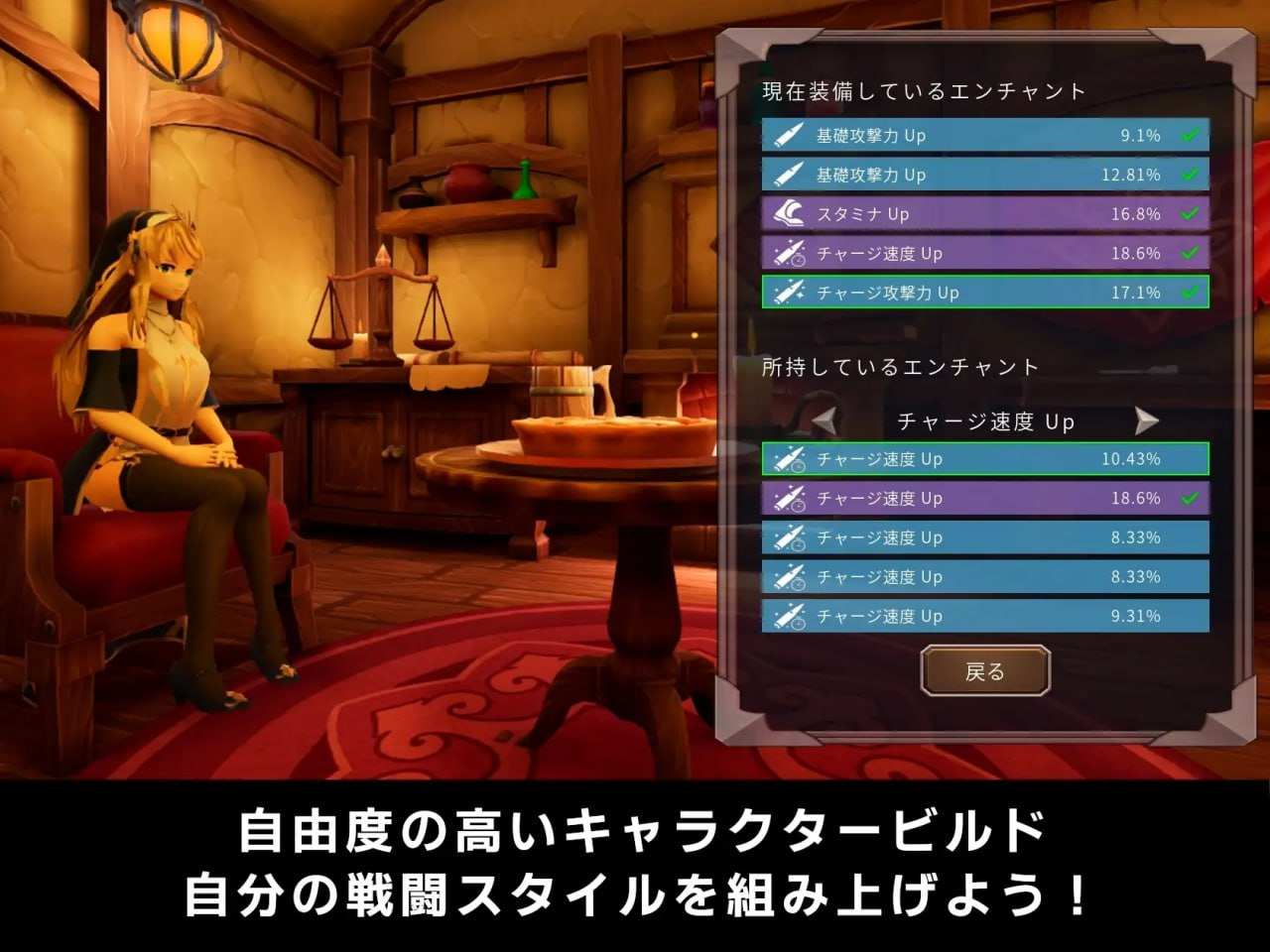This screenshot has height=952, width=1270.
Task: Select the 所持しているエンチャント section header
Action: (898, 366)
